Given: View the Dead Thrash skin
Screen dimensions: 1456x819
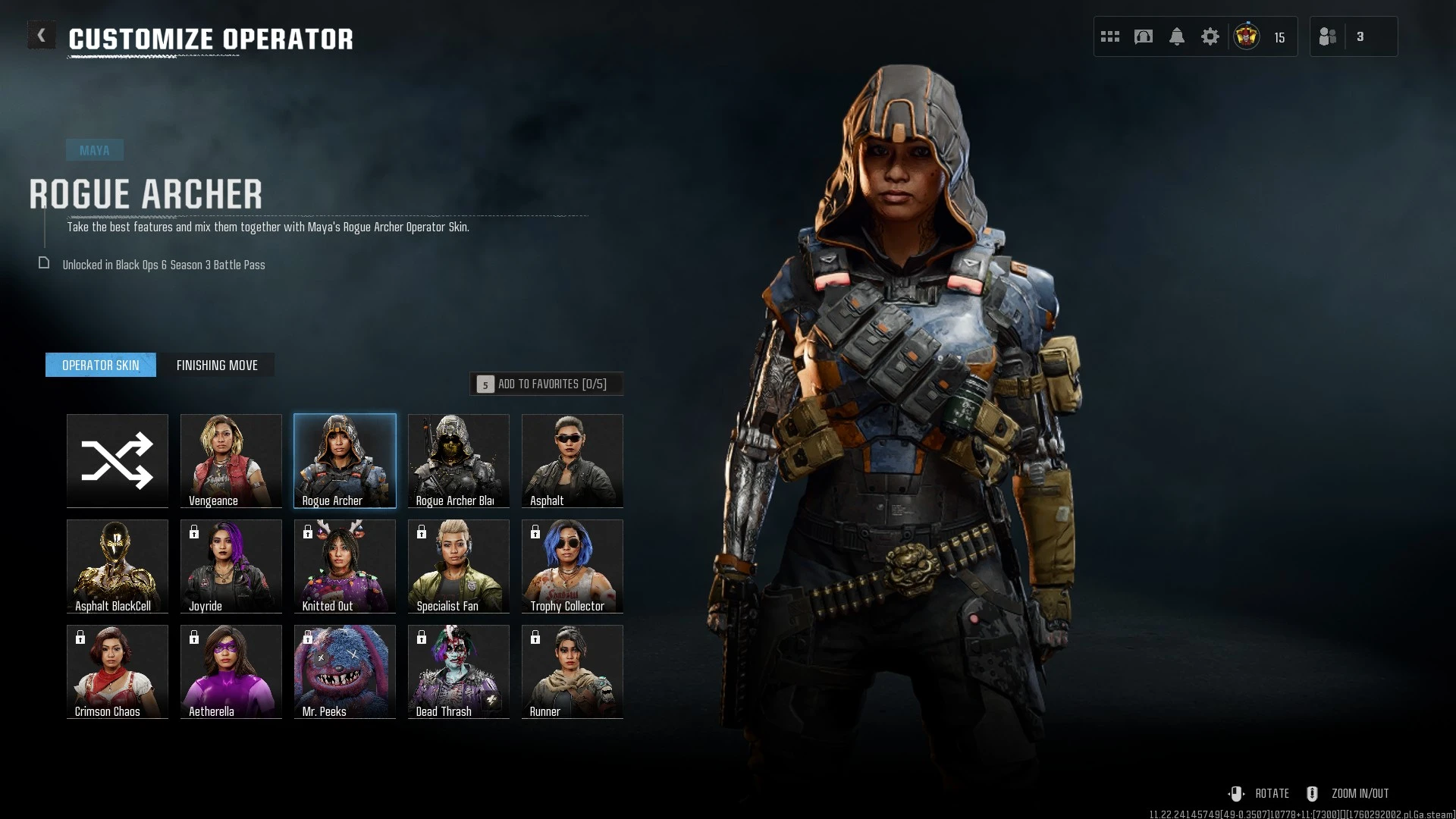Looking at the screenshot, I should pos(459,671).
